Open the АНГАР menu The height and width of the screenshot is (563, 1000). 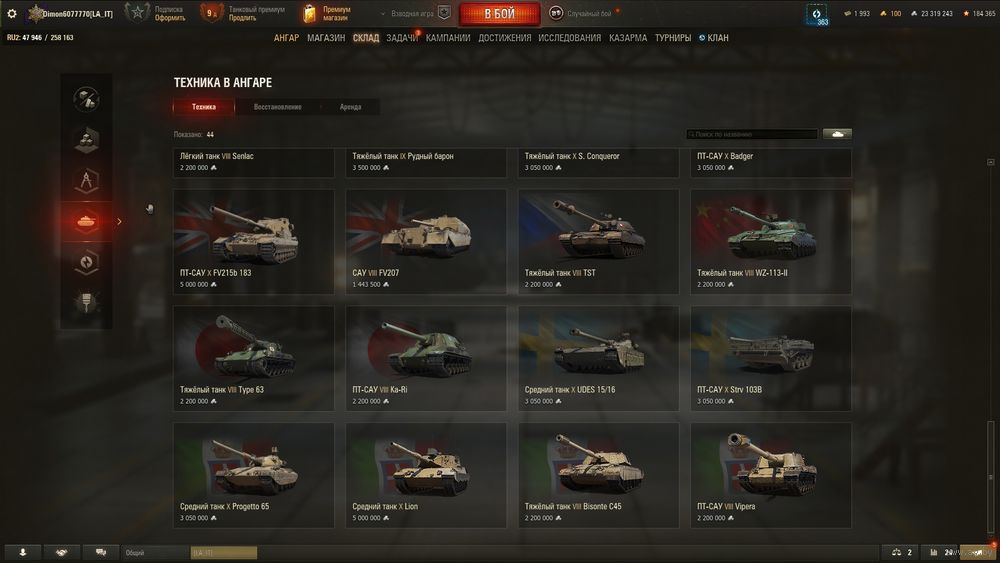tap(286, 38)
